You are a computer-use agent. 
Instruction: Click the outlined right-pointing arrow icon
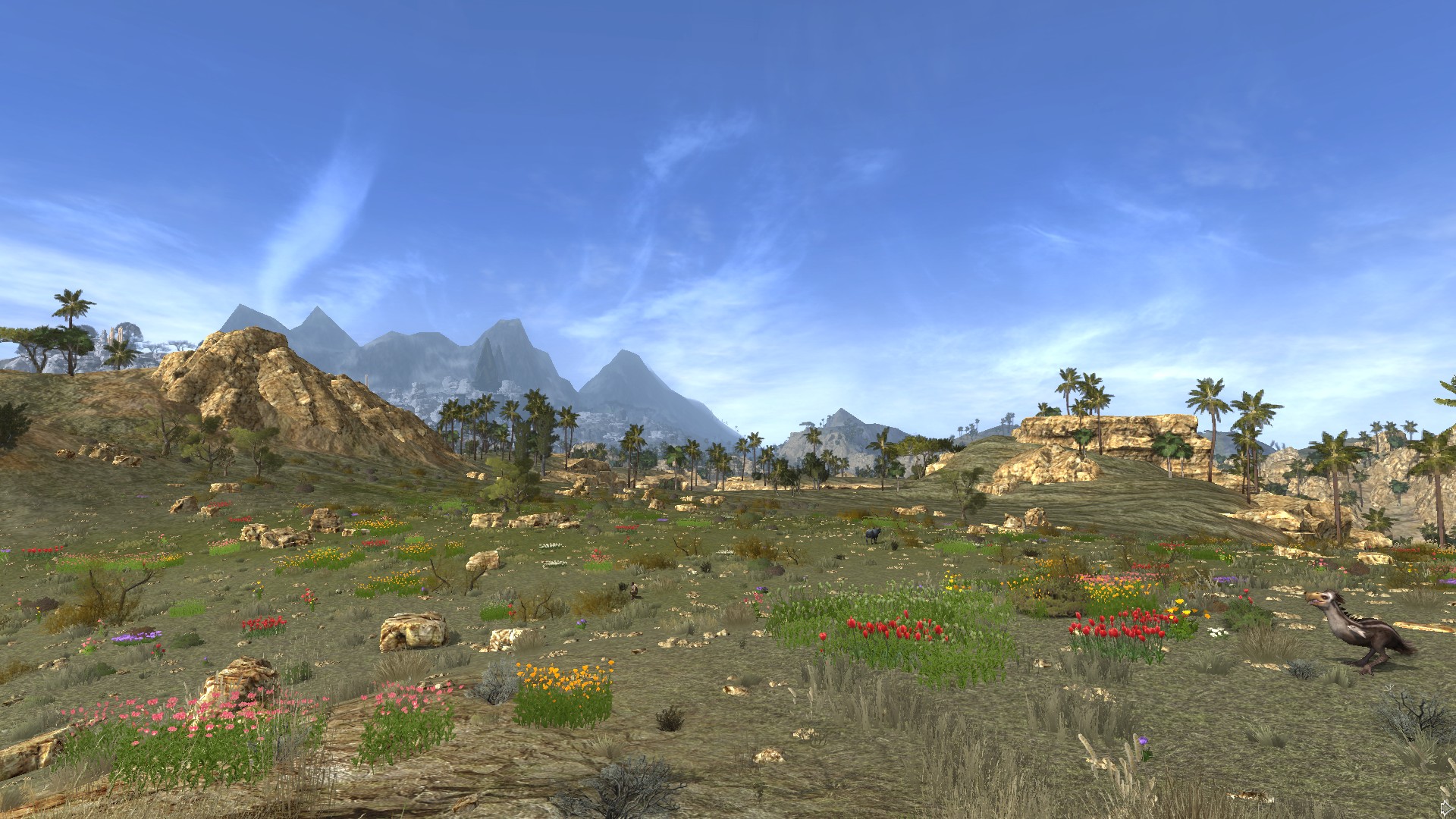(1447, 808)
